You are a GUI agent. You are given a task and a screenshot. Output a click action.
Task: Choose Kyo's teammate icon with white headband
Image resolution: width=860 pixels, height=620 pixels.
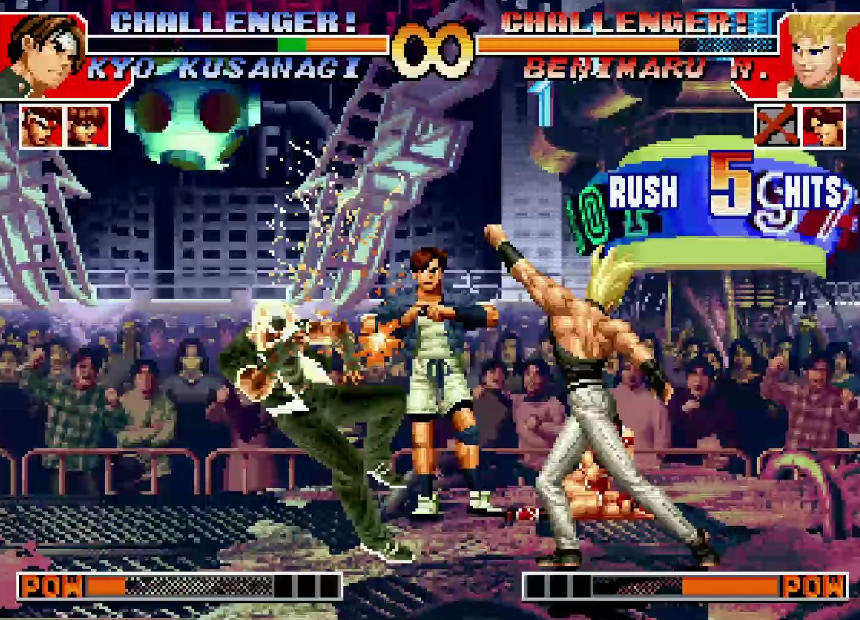(40, 126)
